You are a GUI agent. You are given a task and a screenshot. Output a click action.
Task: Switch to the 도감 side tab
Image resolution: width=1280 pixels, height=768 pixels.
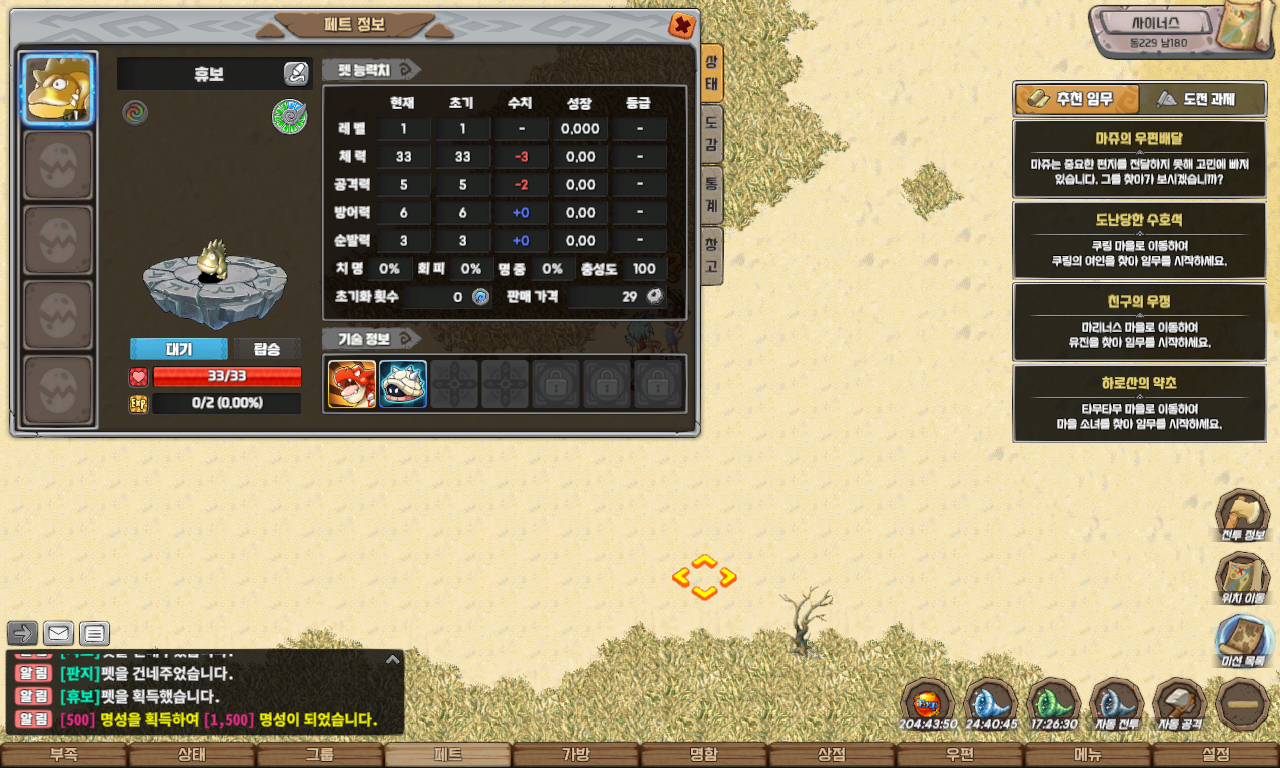pos(711,136)
